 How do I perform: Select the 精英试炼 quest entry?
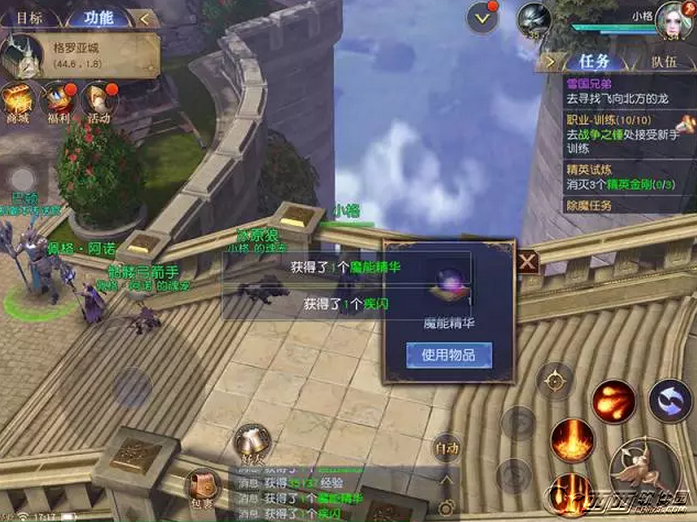(622, 177)
